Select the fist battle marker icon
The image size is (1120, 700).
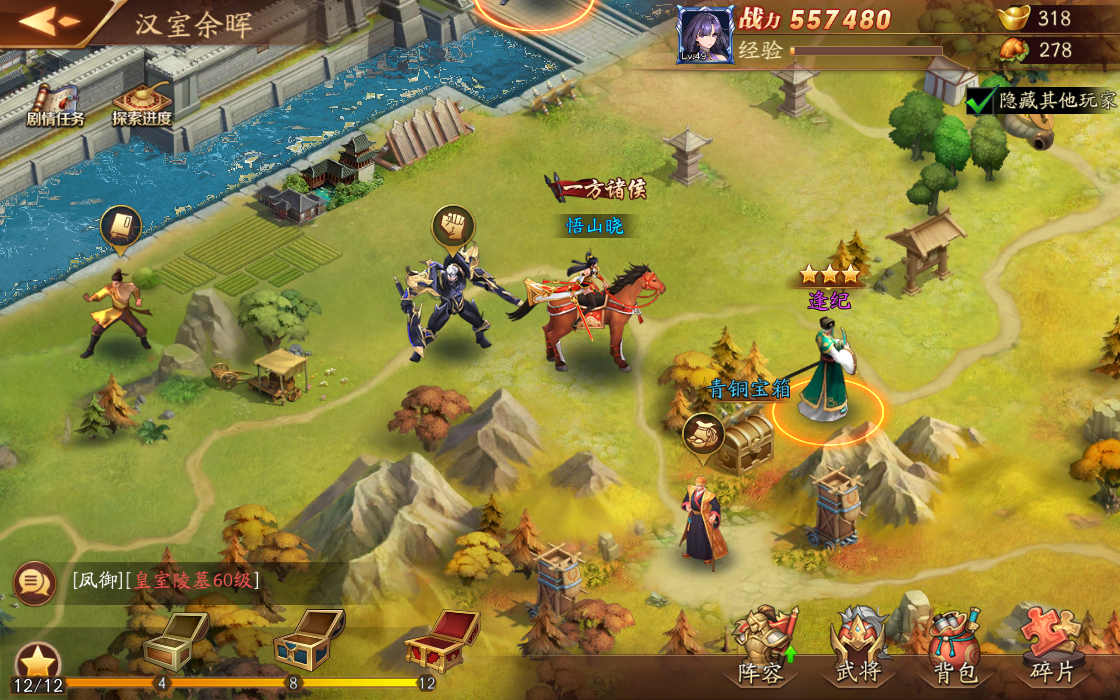(x=454, y=226)
